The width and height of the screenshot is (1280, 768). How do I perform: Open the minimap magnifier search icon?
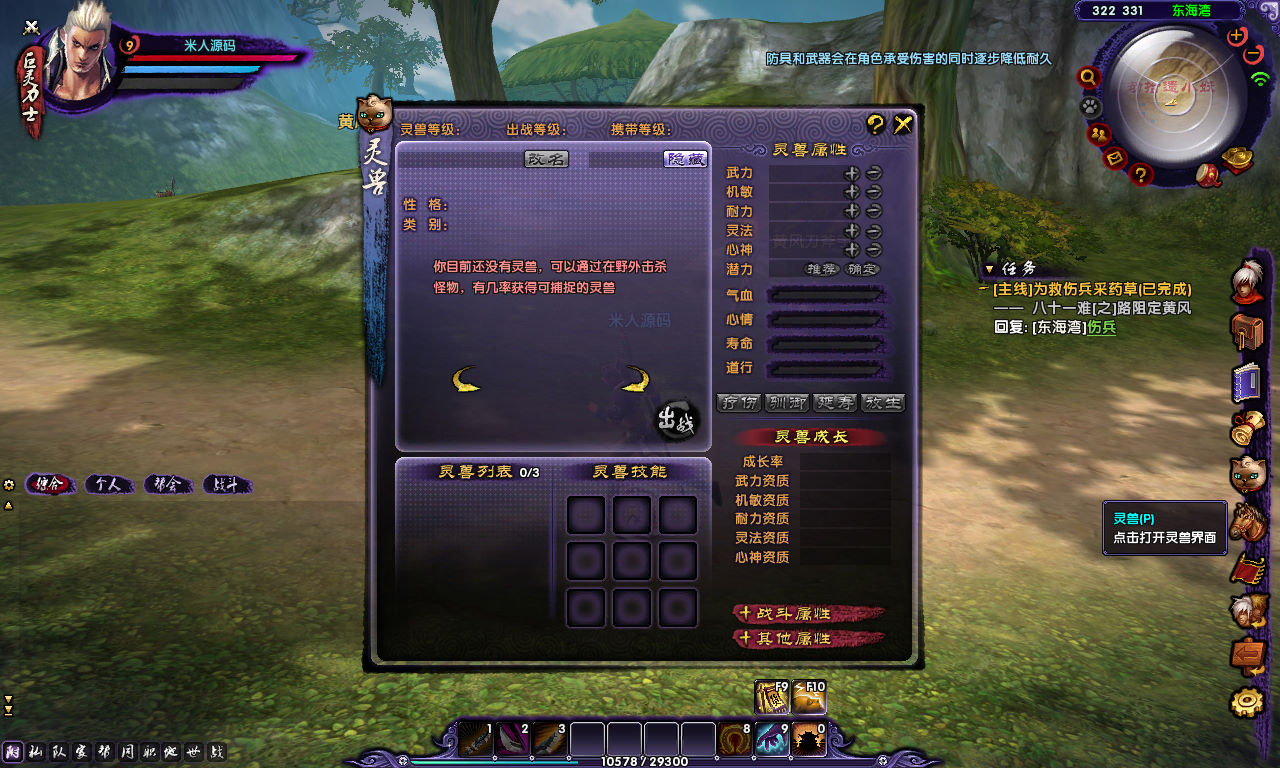pyautogui.click(x=1088, y=77)
